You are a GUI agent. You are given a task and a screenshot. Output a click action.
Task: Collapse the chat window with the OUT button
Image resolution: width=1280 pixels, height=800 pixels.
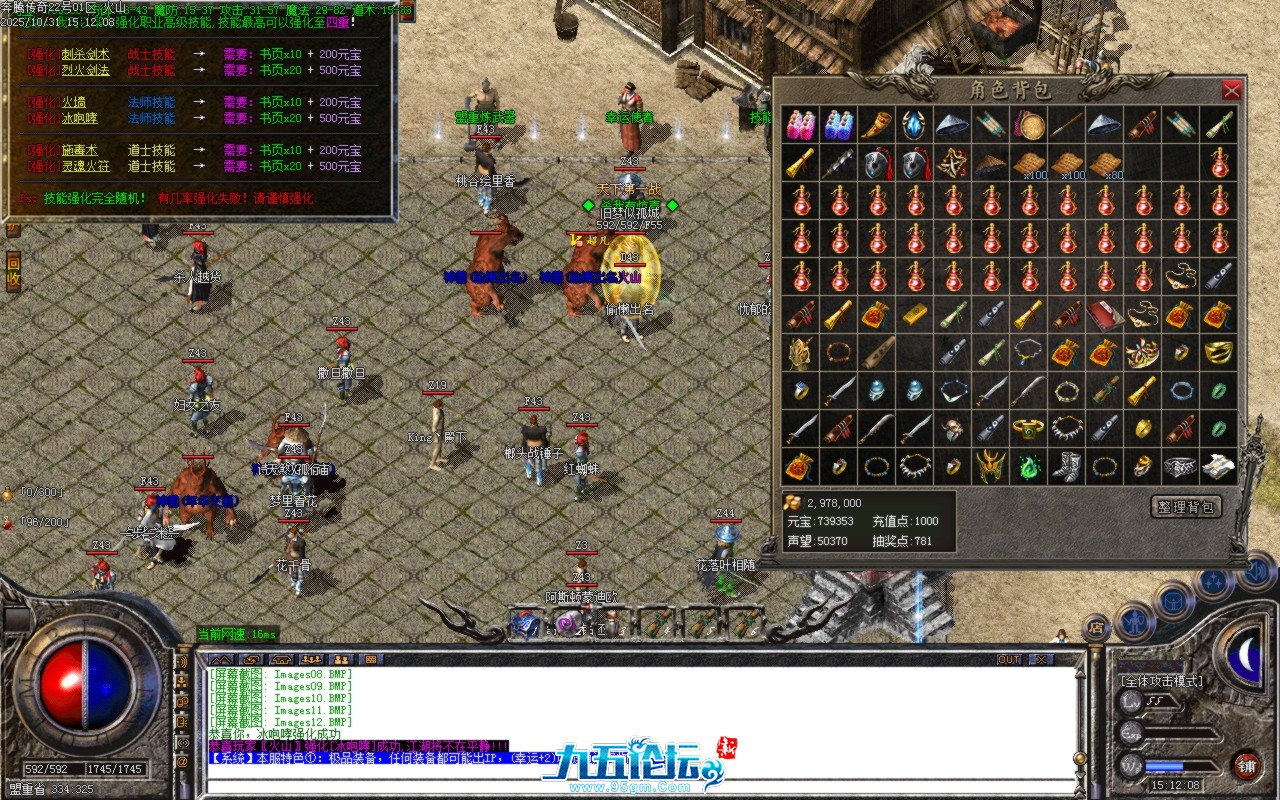1009,659
